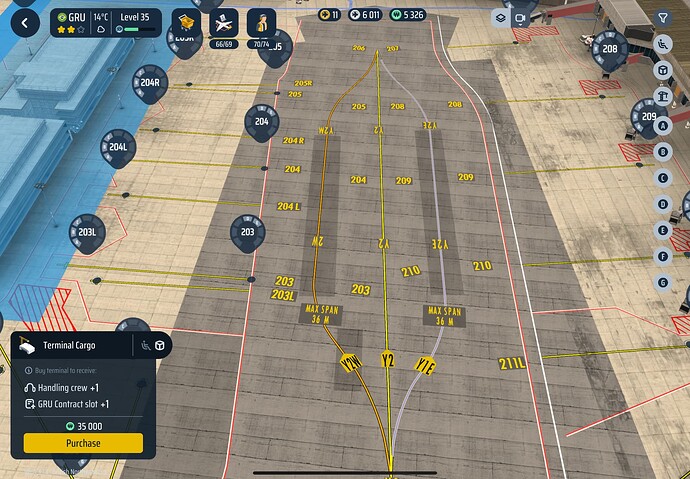Jump to terminal E

pyautogui.click(x=662, y=230)
